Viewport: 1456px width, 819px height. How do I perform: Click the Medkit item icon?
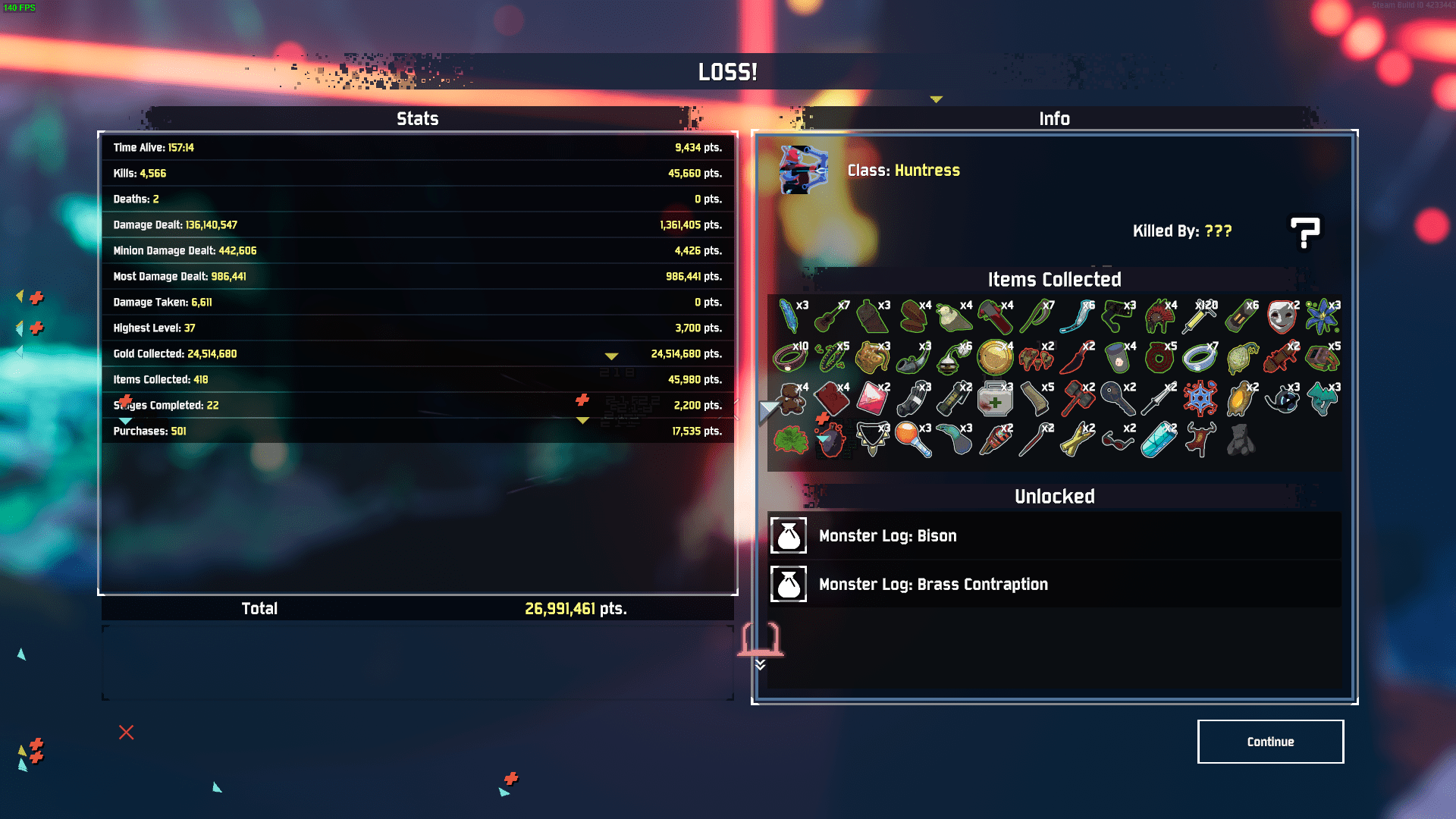coord(994,399)
